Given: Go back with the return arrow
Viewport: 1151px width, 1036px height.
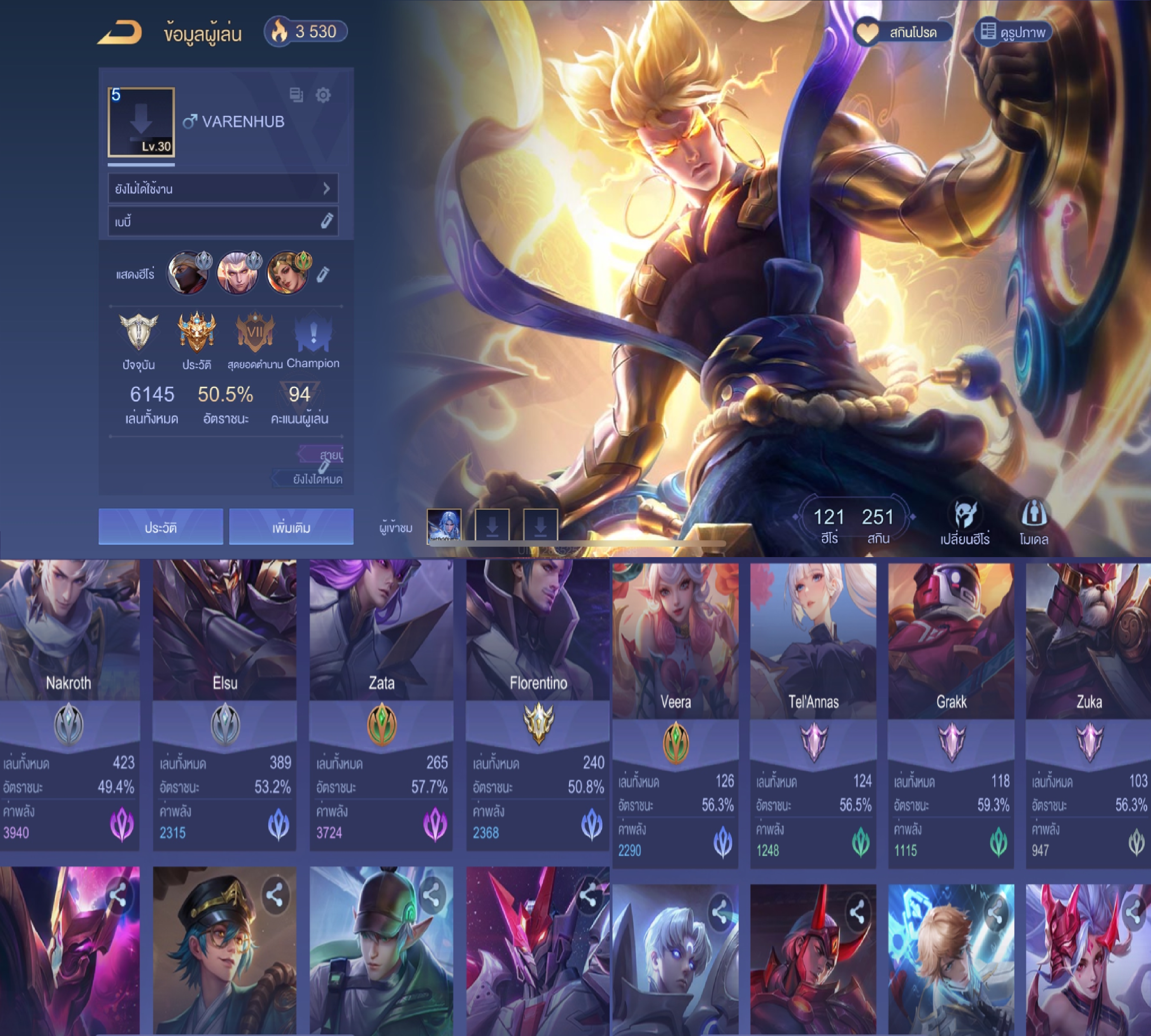Looking at the screenshot, I should click(120, 33).
